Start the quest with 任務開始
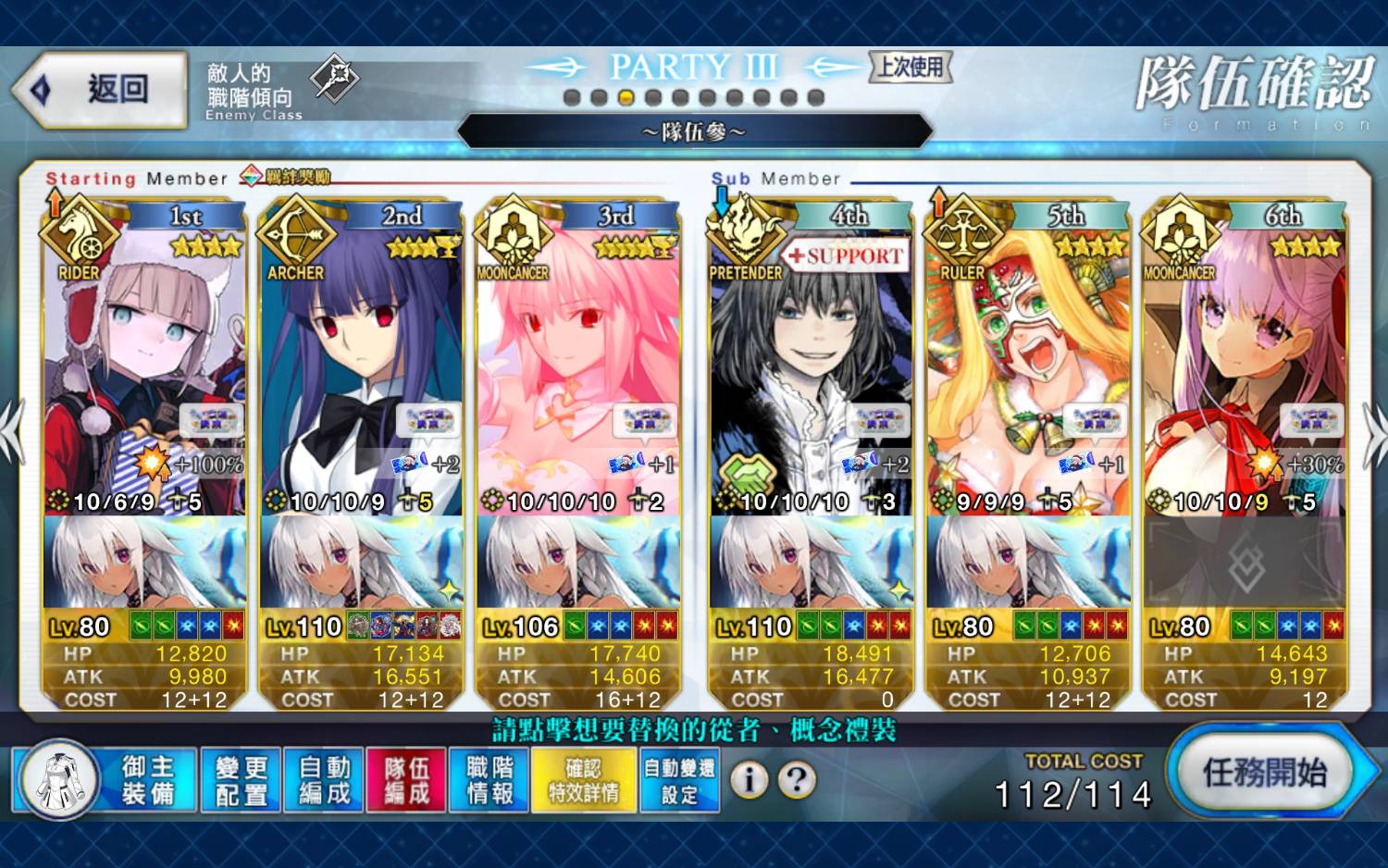Image resolution: width=1388 pixels, height=868 pixels. coord(1263,772)
